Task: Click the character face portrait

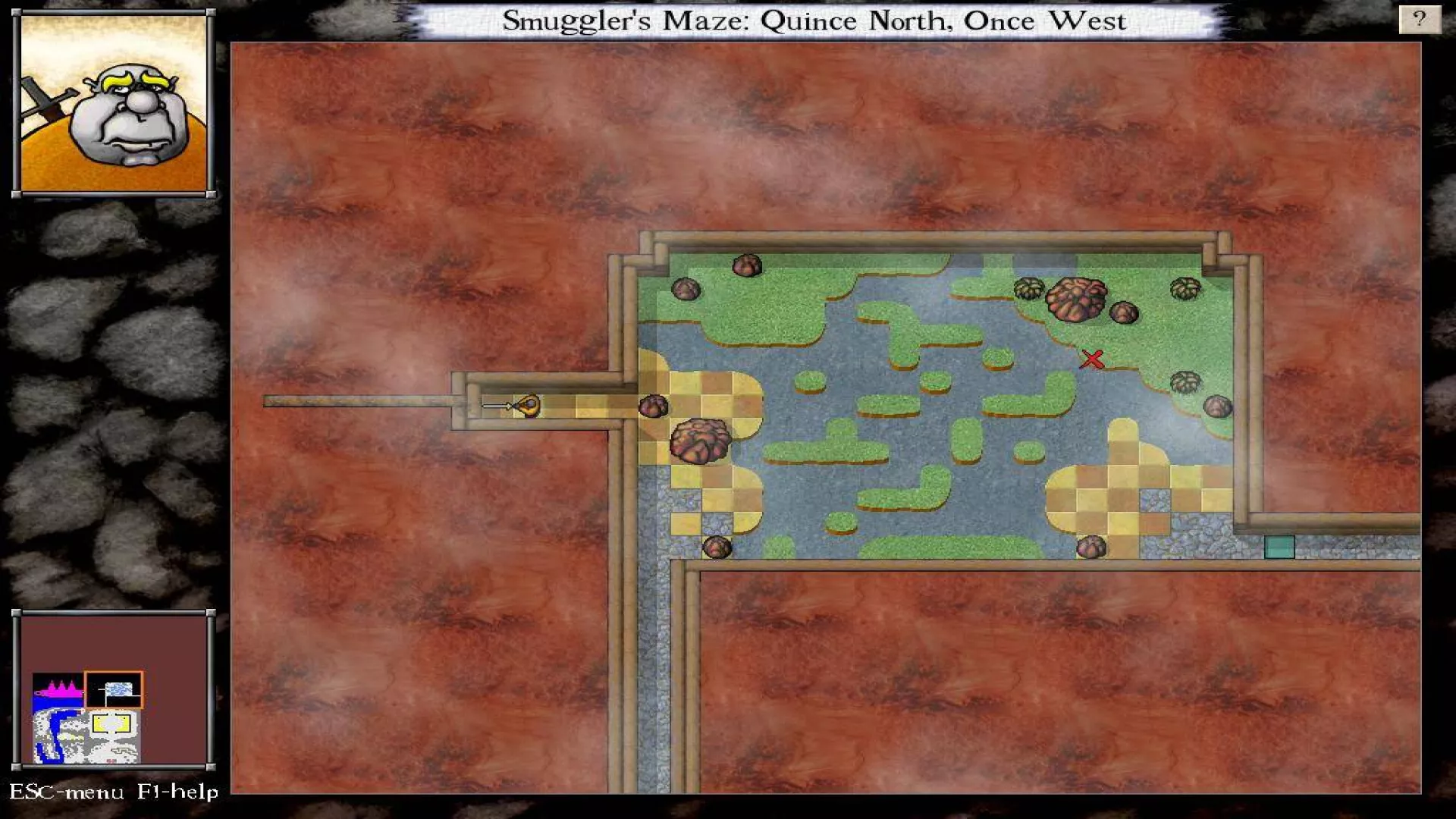Action: coord(114,104)
